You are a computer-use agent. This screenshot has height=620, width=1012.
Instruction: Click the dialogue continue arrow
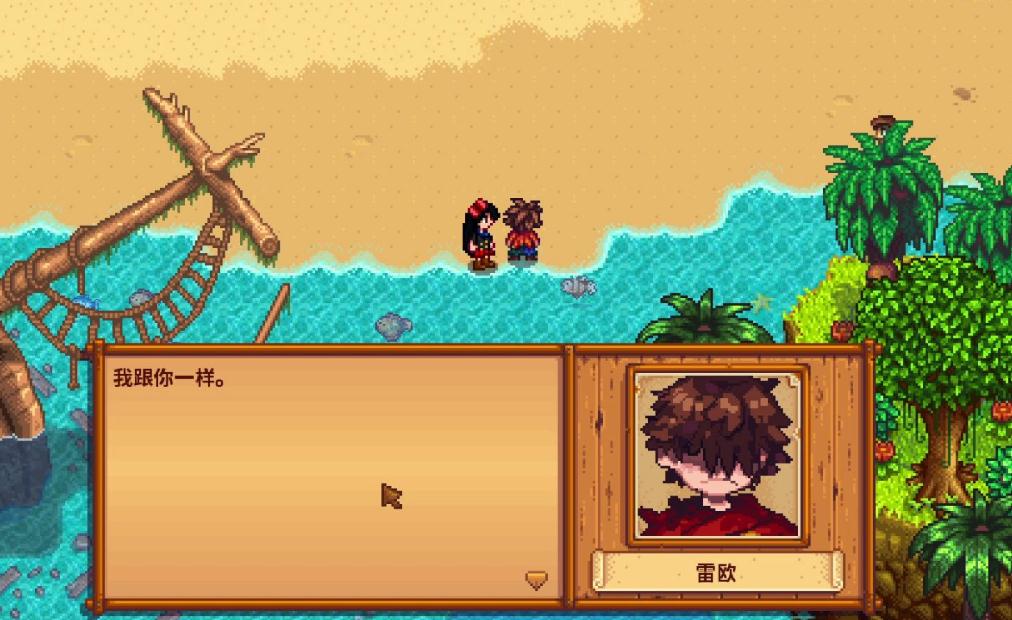point(537,580)
